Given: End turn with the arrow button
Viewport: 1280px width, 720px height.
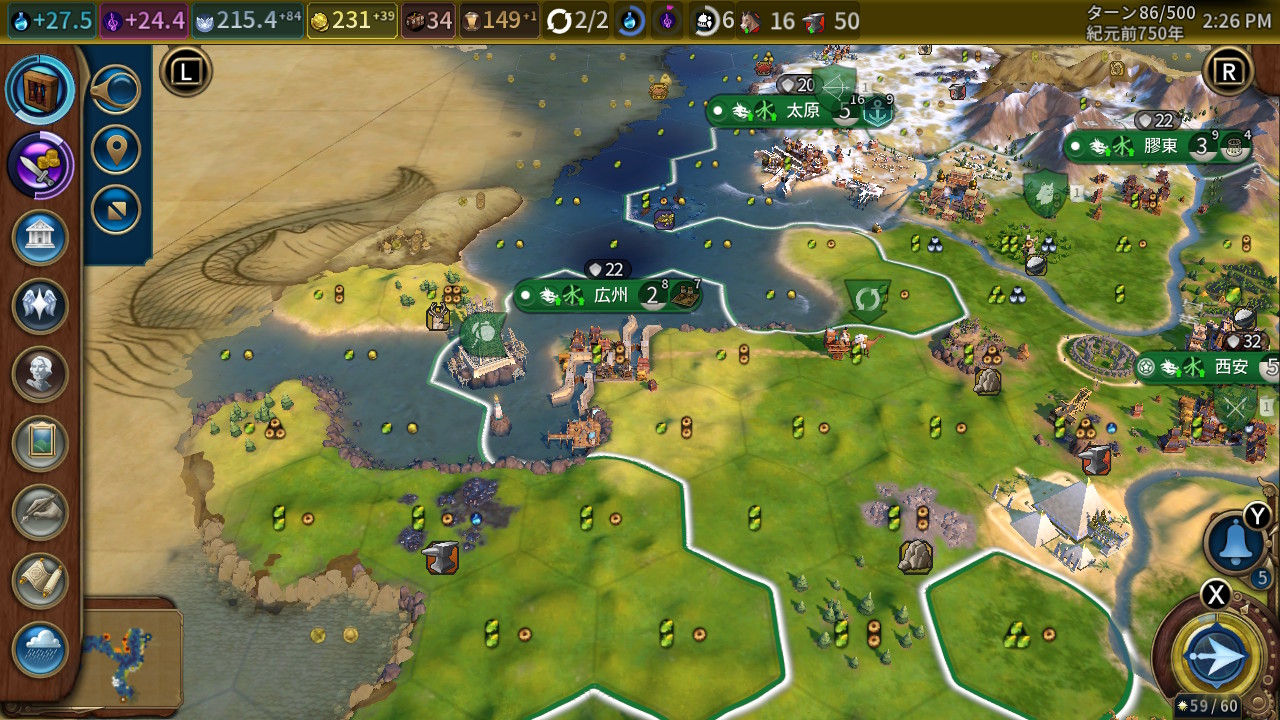Looking at the screenshot, I should [x=1216, y=655].
